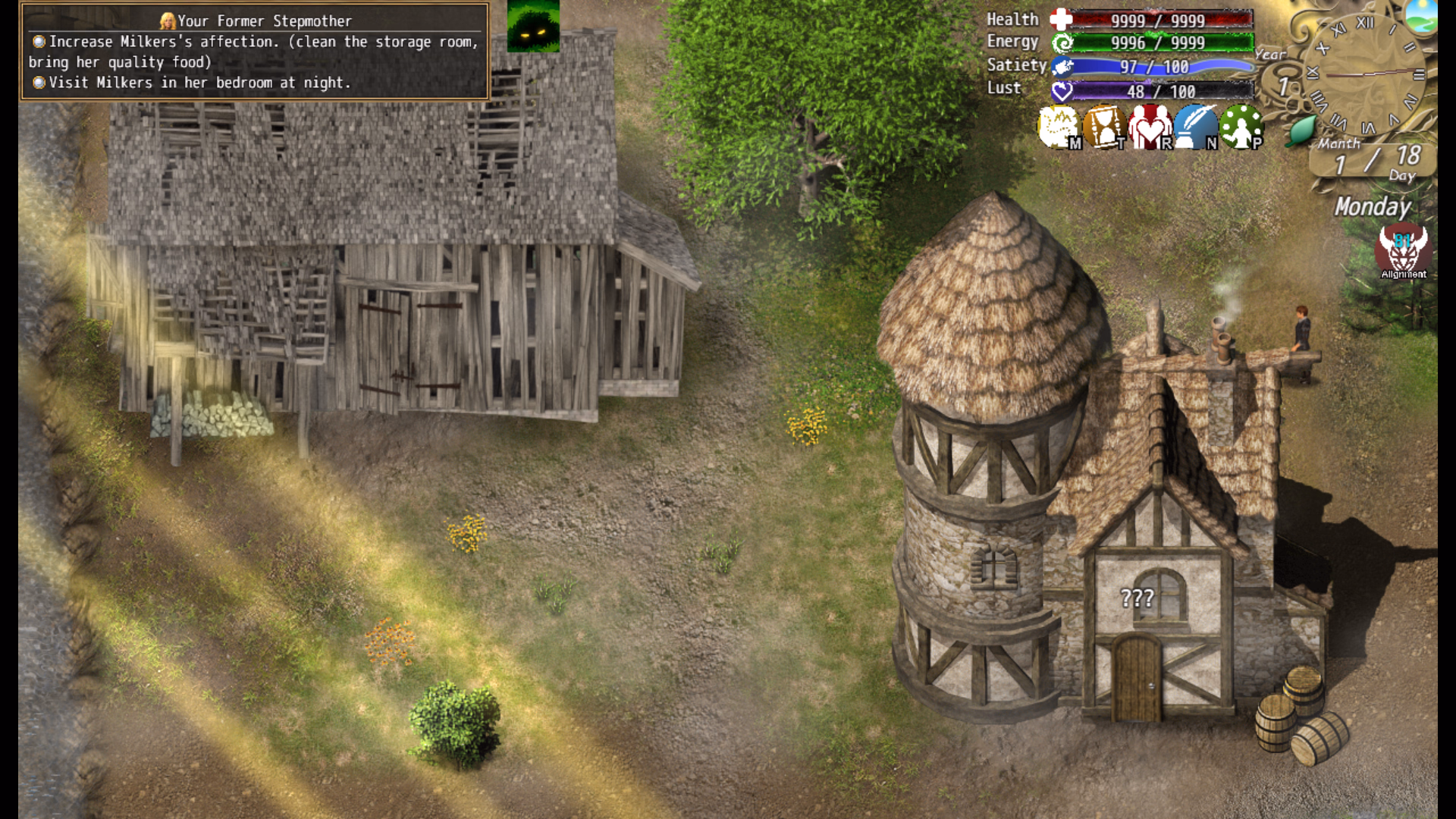Open the relationships heart icon marked R
Screen dimensions: 1456x819
[x=1150, y=127]
